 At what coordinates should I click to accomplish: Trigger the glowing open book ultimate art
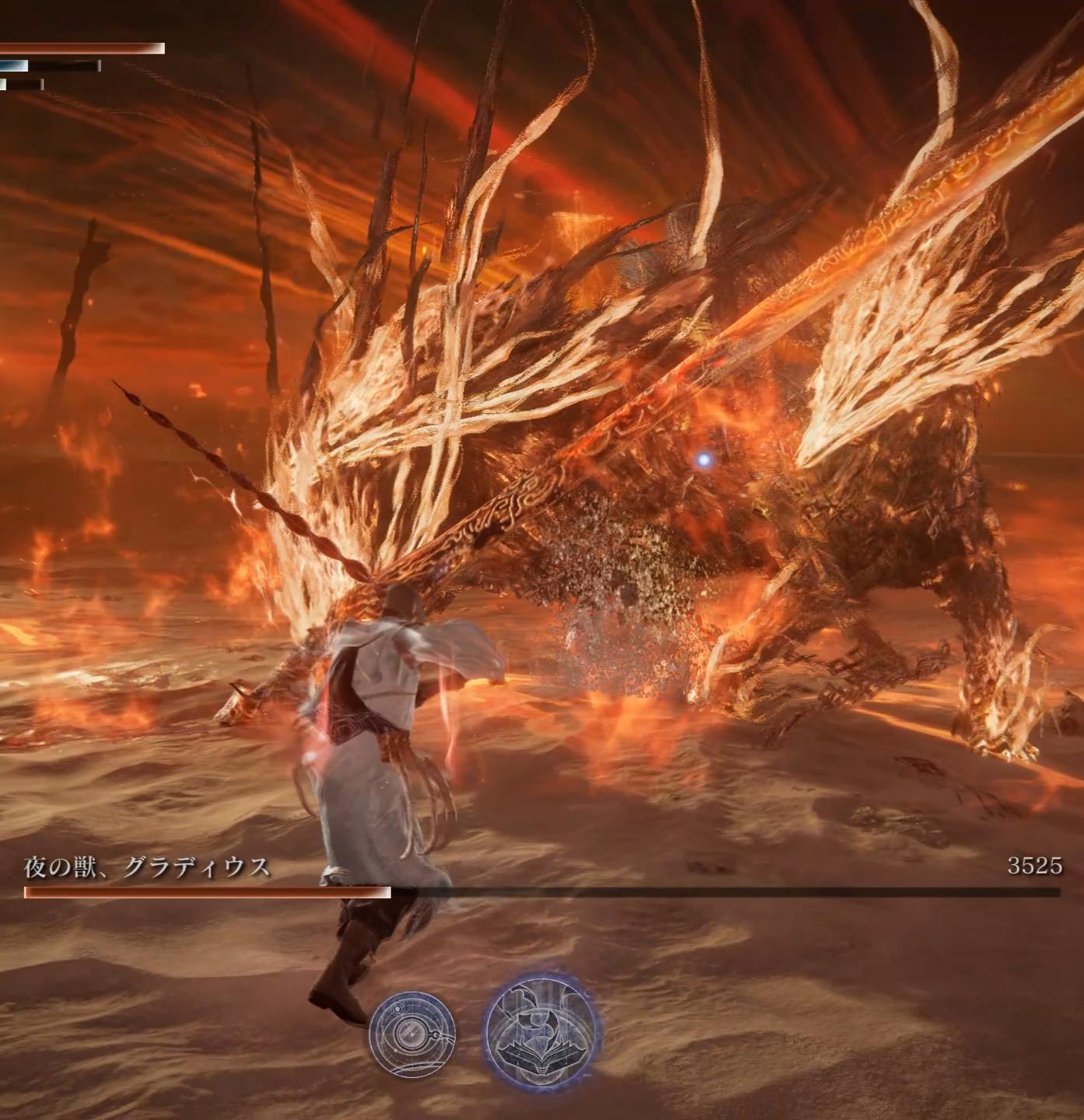coord(541,1030)
